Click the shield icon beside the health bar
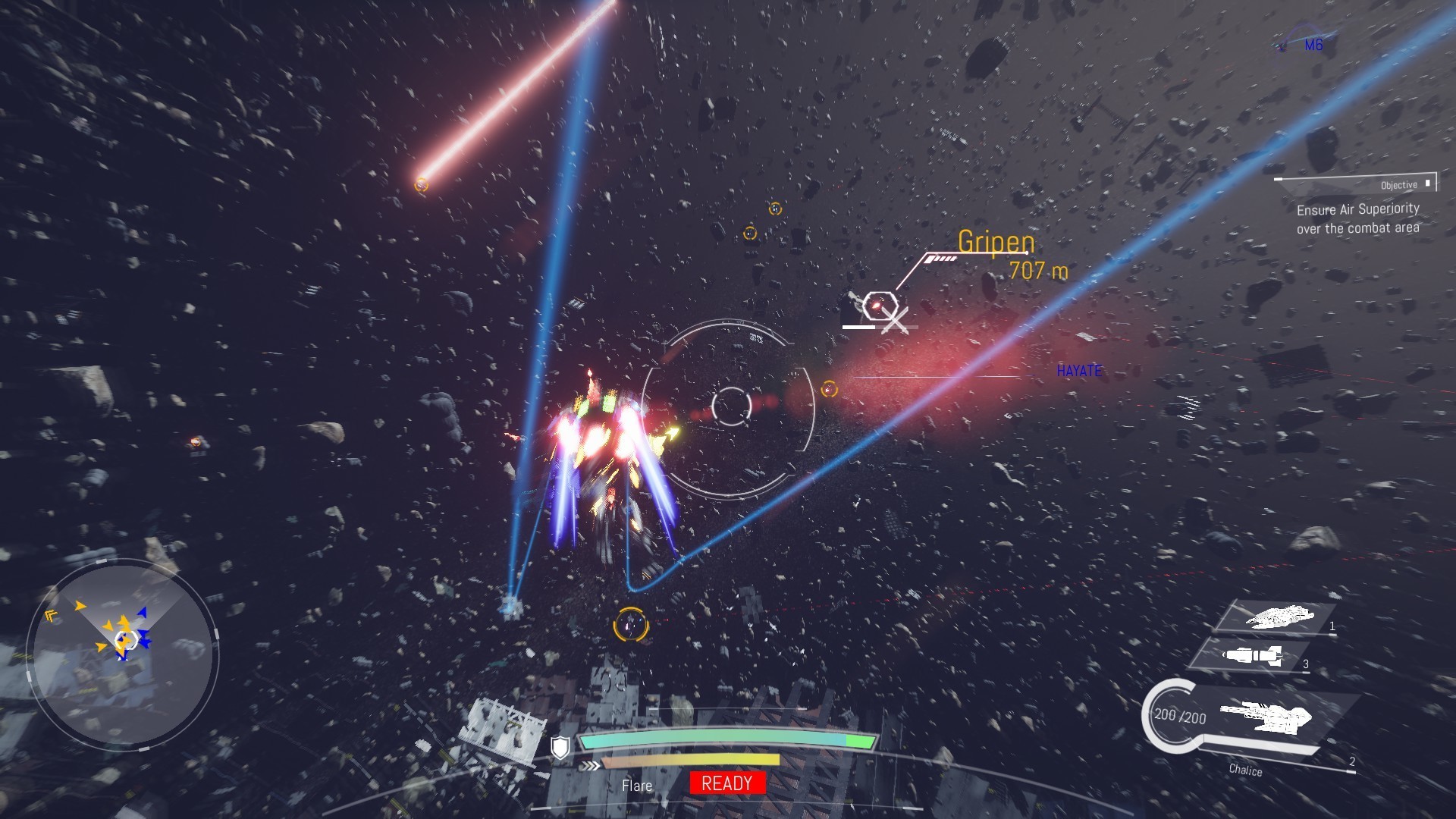This screenshot has width=1456, height=819. pos(560,748)
